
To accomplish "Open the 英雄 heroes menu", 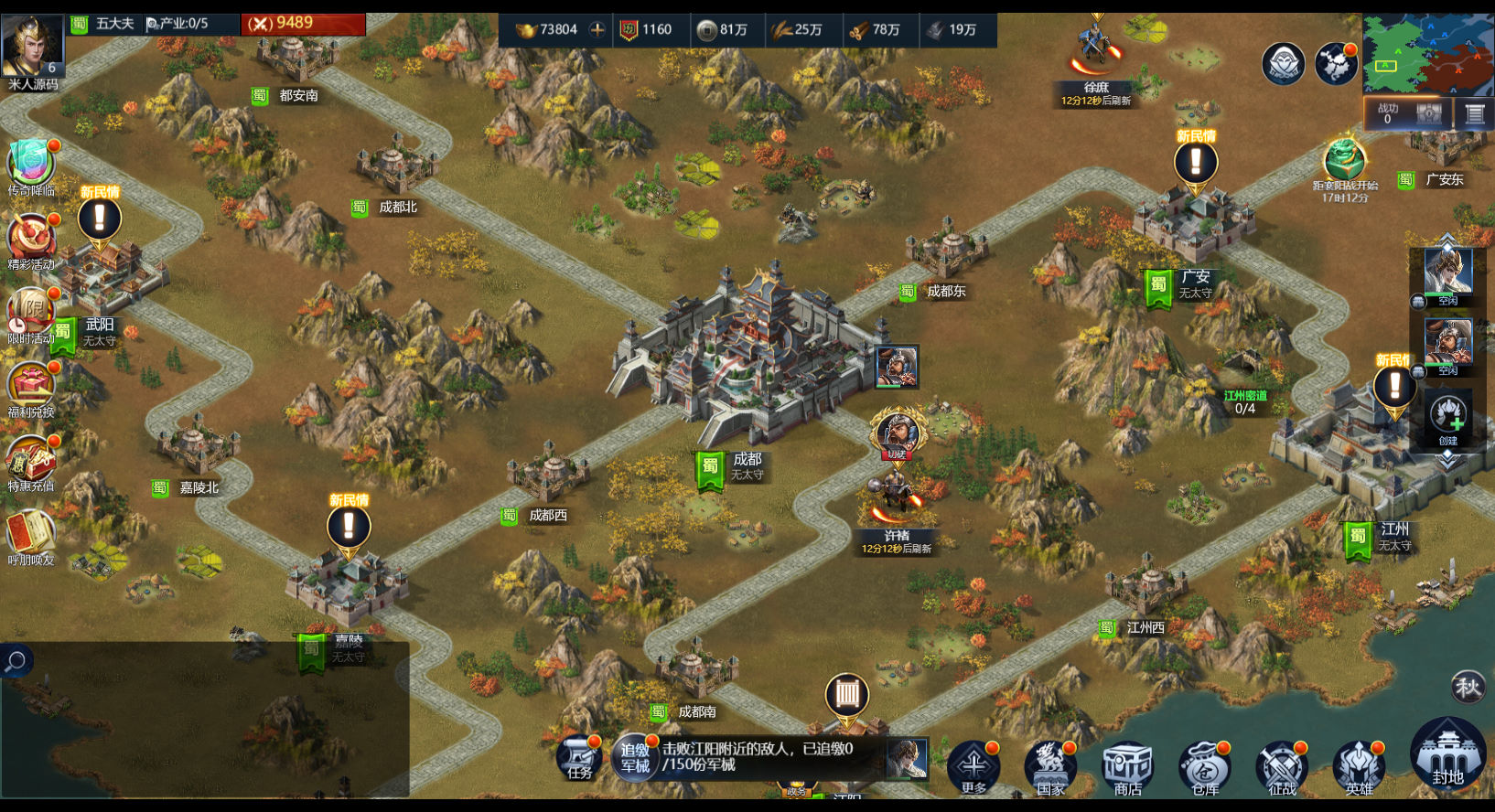I will click(x=1360, y=766).
